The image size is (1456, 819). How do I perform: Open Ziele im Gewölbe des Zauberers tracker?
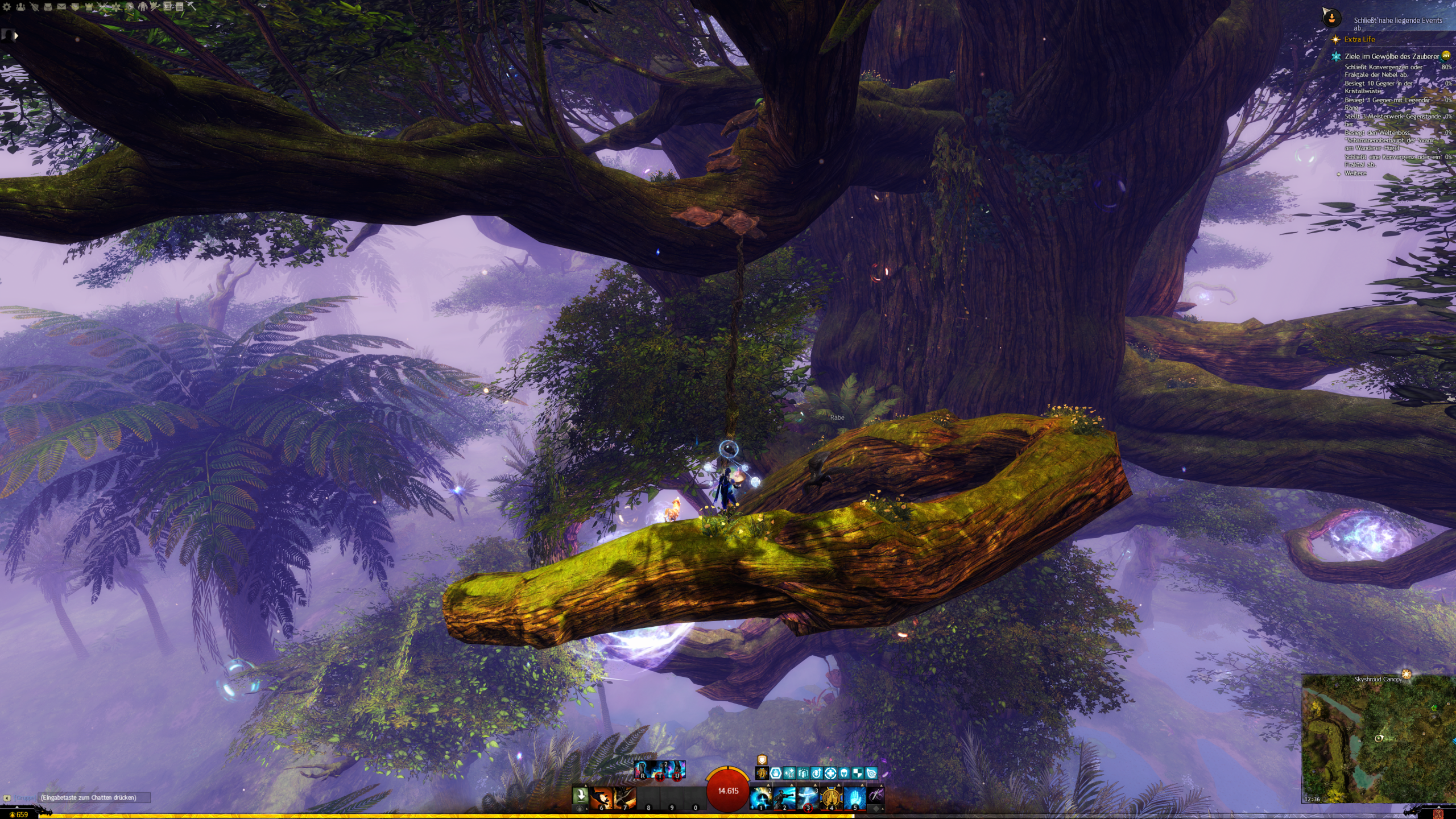pos(1391,56)
